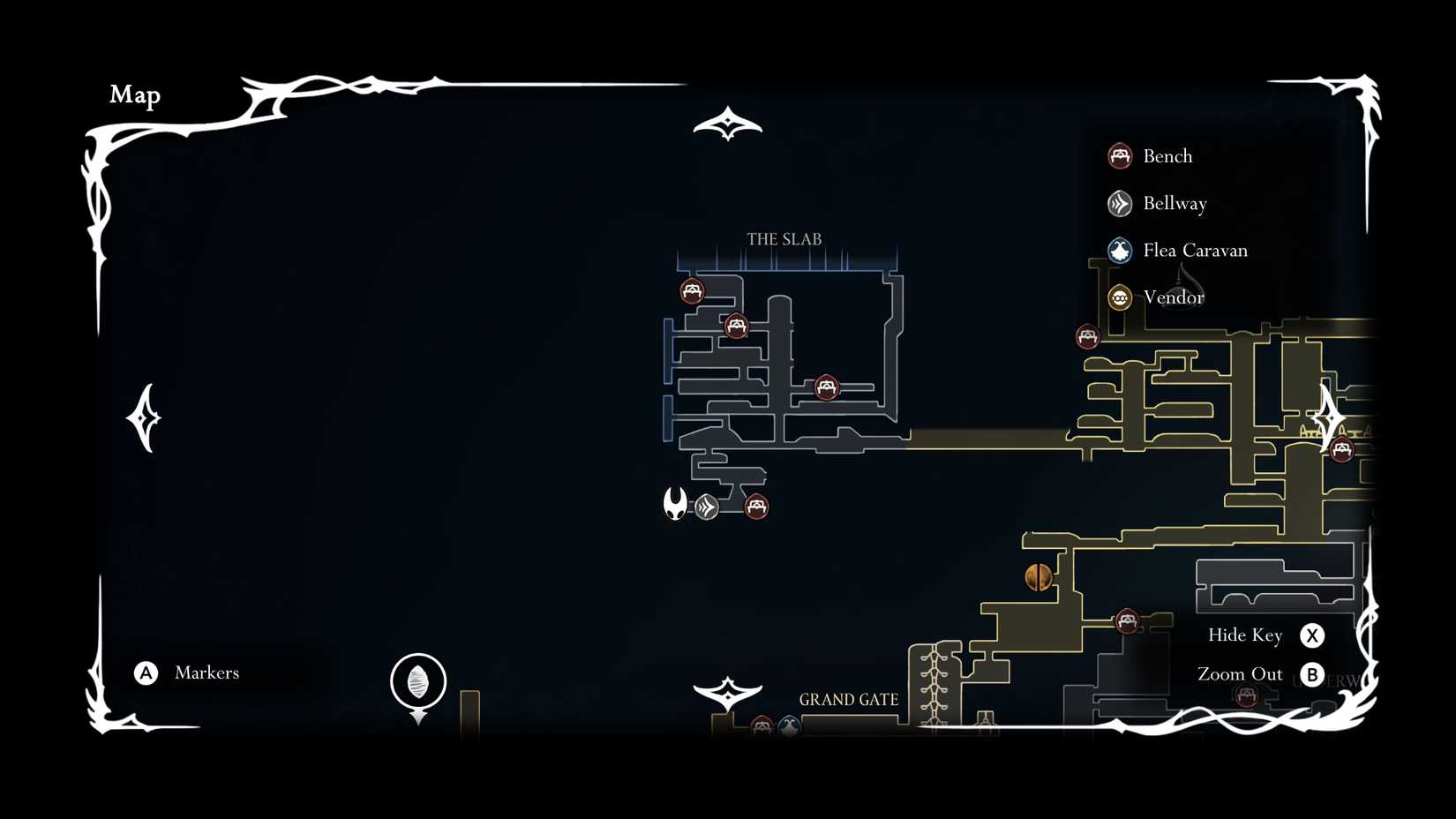Click the Vendor legend icon

click(x=1120, y=297)
